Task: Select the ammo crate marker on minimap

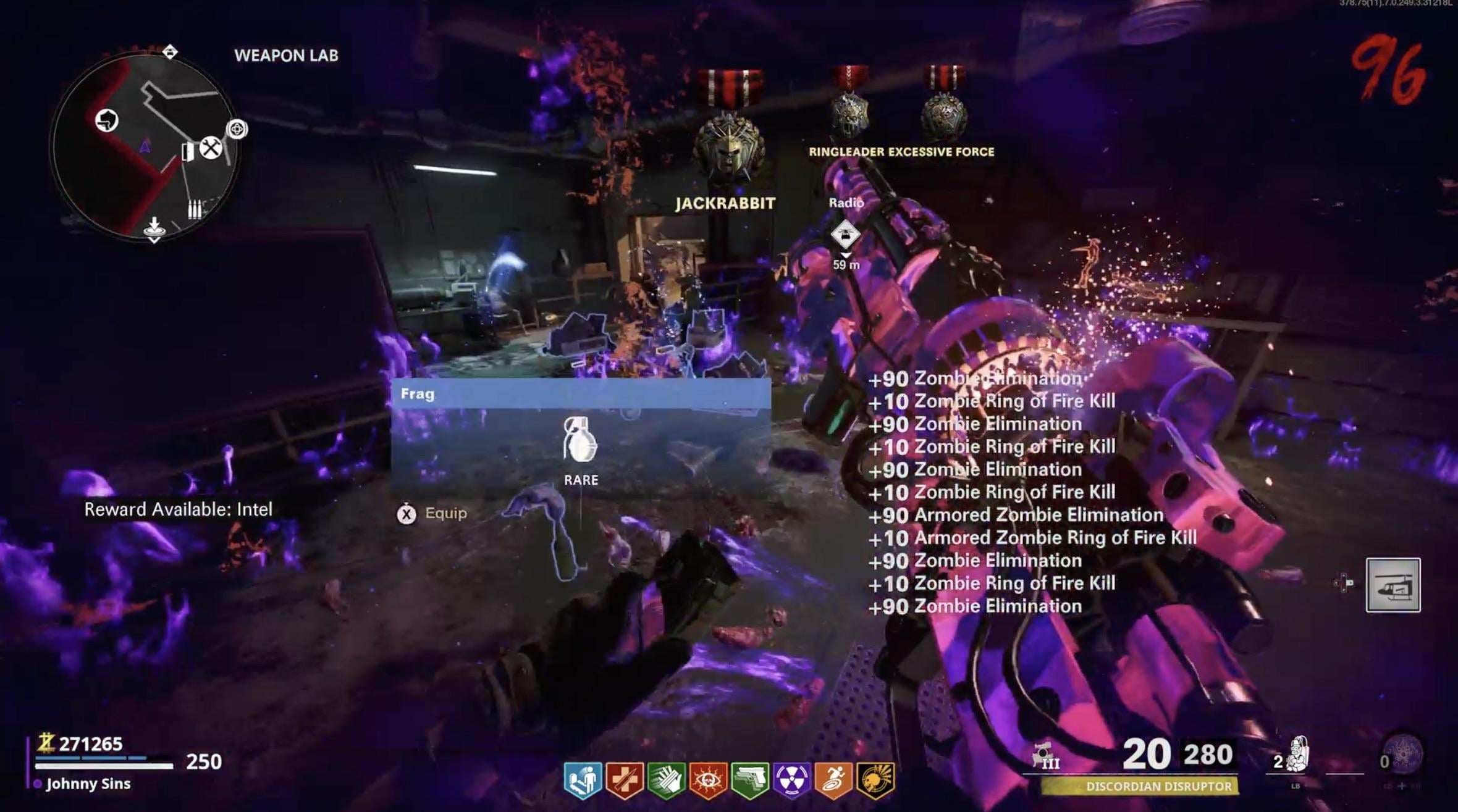Action: 195,210
